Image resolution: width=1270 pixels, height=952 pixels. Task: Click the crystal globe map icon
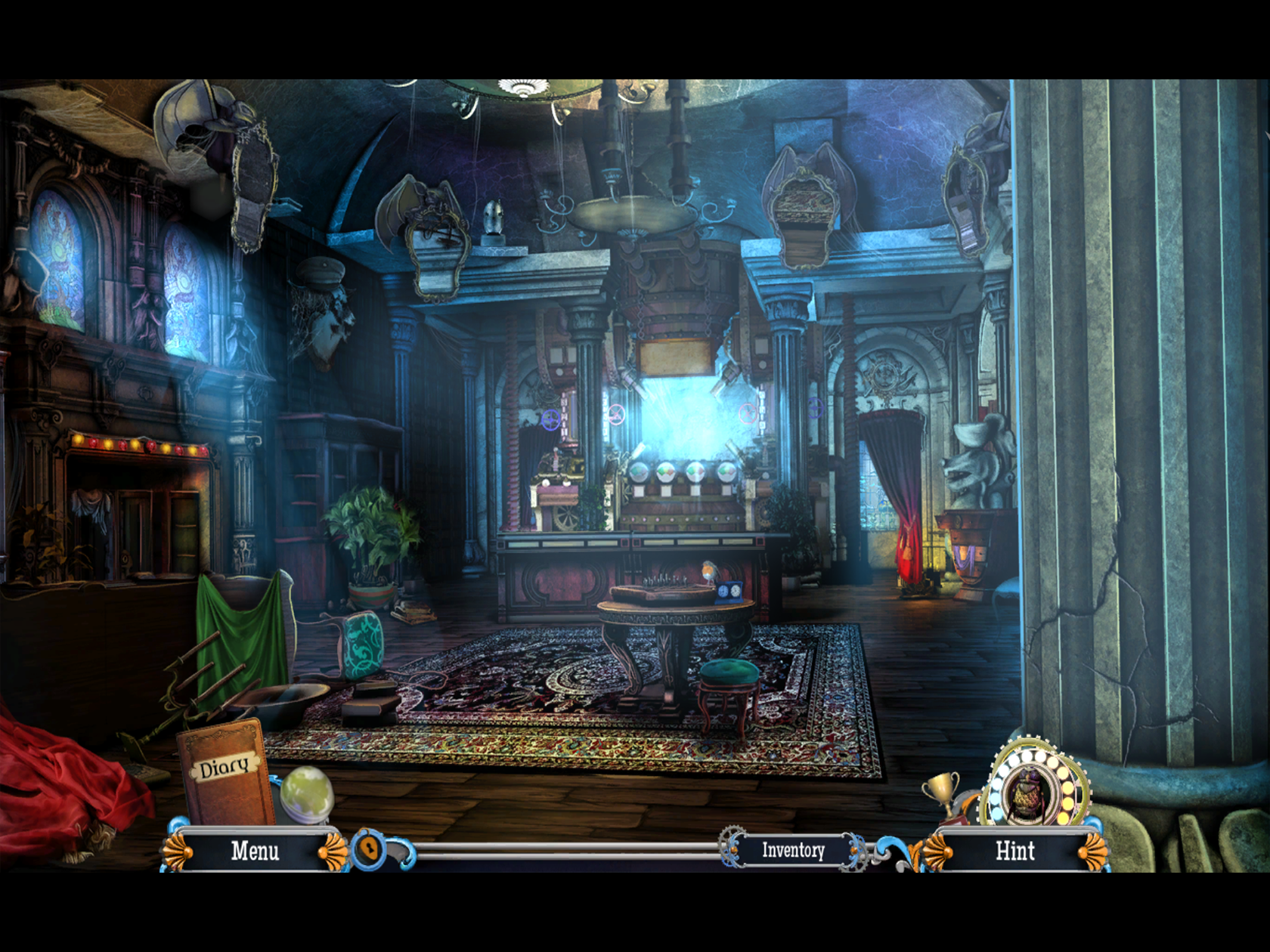pos(306,793)
